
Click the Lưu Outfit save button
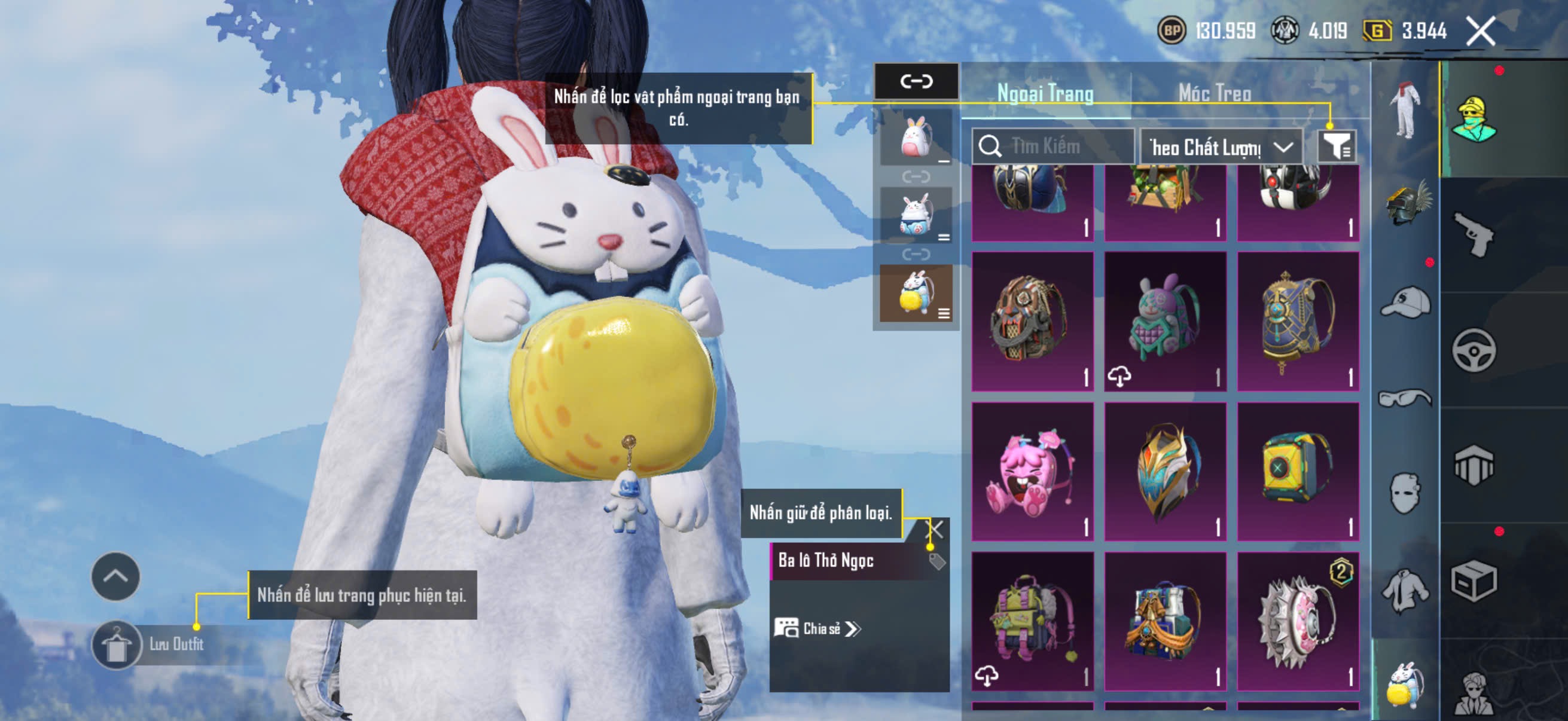[x=117, y=645]
